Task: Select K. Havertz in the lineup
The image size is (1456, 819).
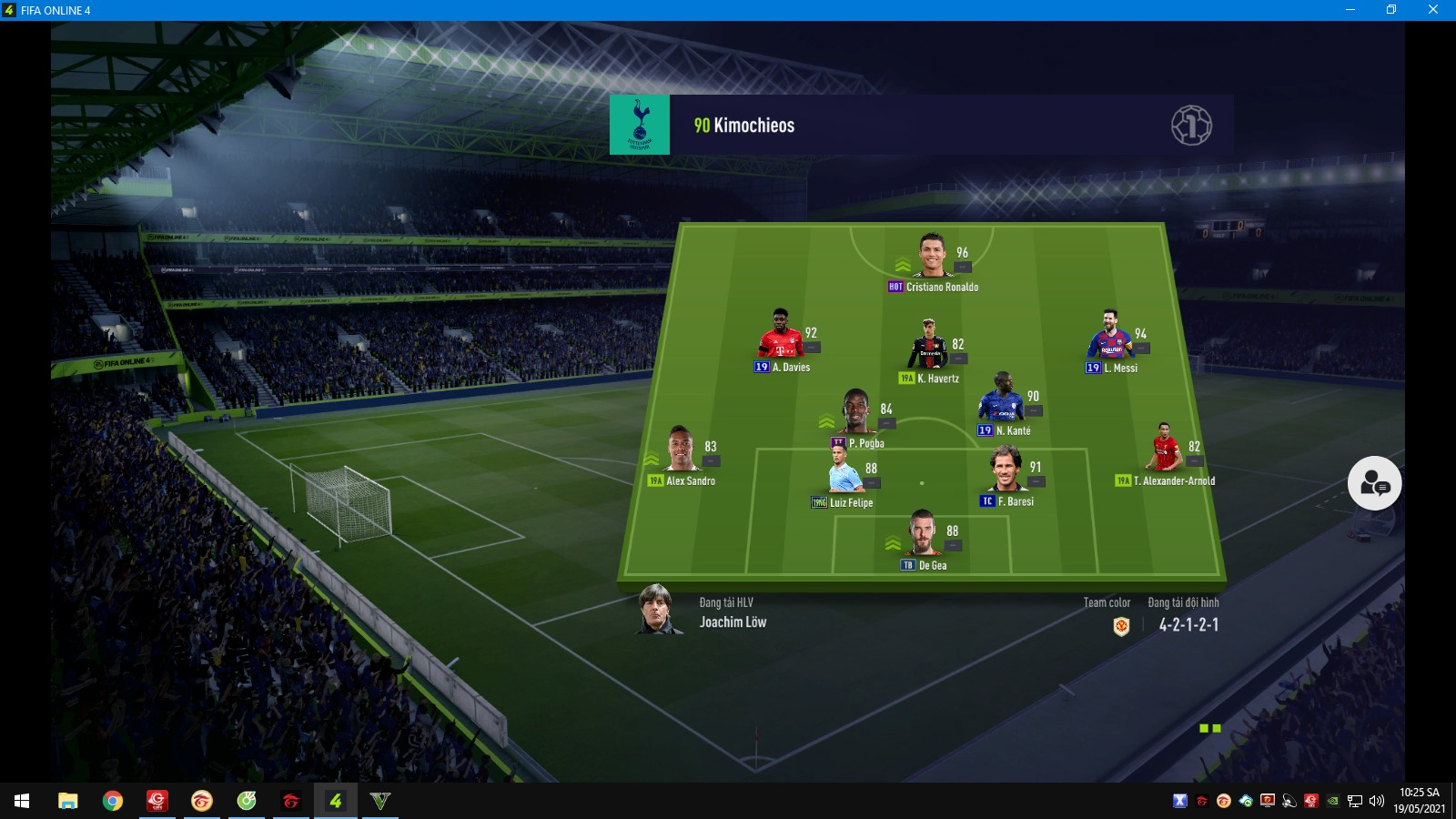Action: [x=928, y=346]
